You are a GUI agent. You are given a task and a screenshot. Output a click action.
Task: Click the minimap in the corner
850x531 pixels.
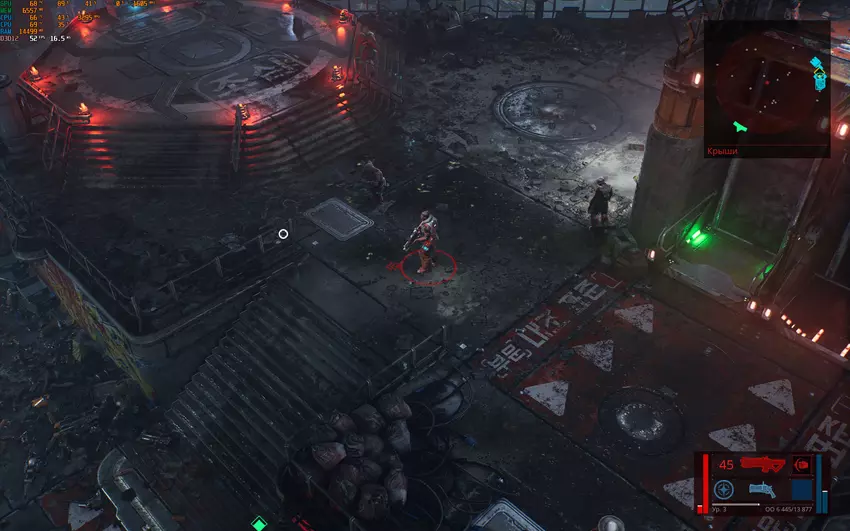(767, 83)
